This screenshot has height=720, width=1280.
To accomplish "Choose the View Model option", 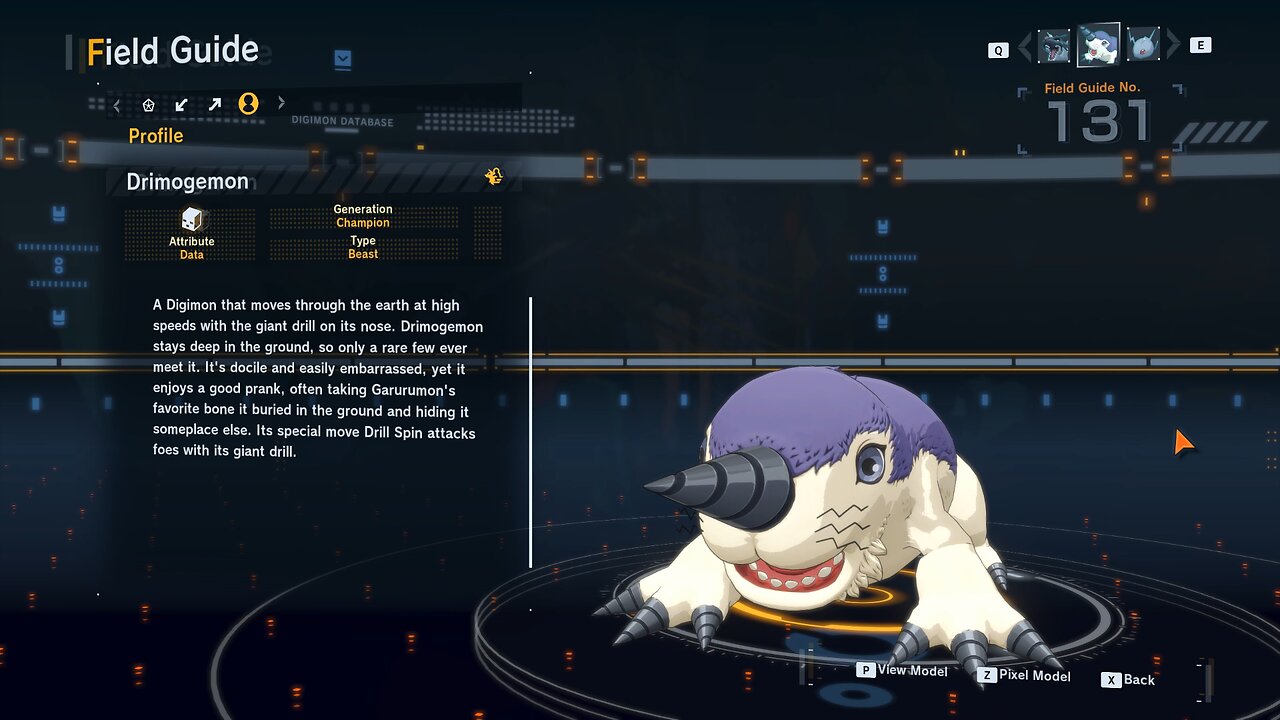I will tap(902, 670).
